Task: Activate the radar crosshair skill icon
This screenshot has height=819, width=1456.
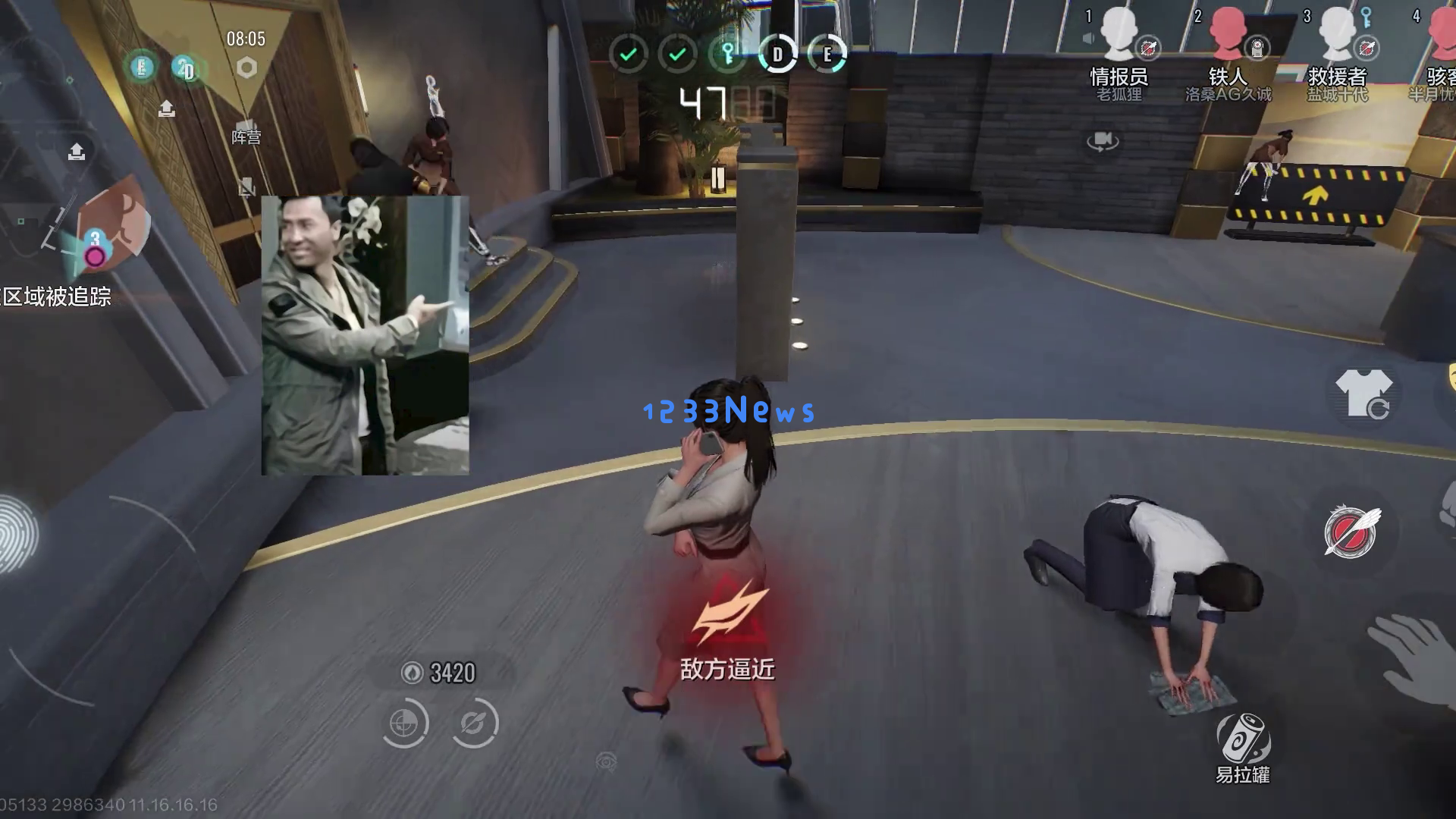Action: click(404, 723)
